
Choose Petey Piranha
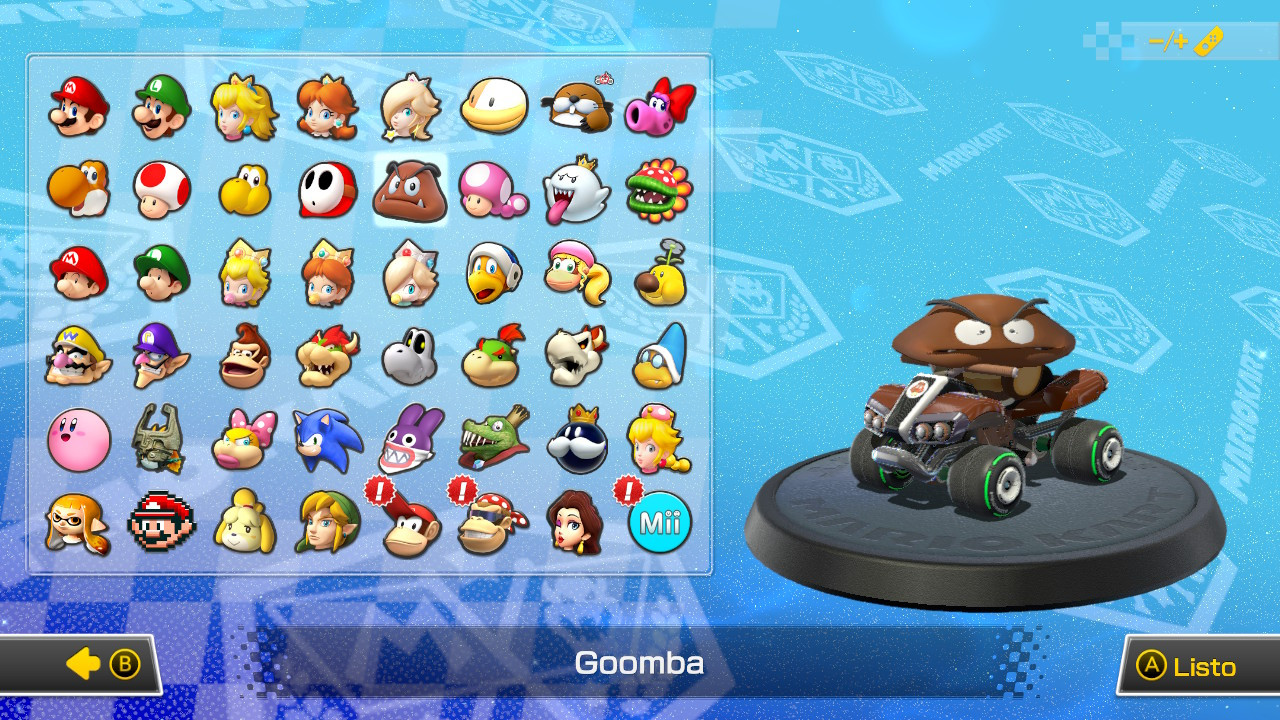pos(657,192)
